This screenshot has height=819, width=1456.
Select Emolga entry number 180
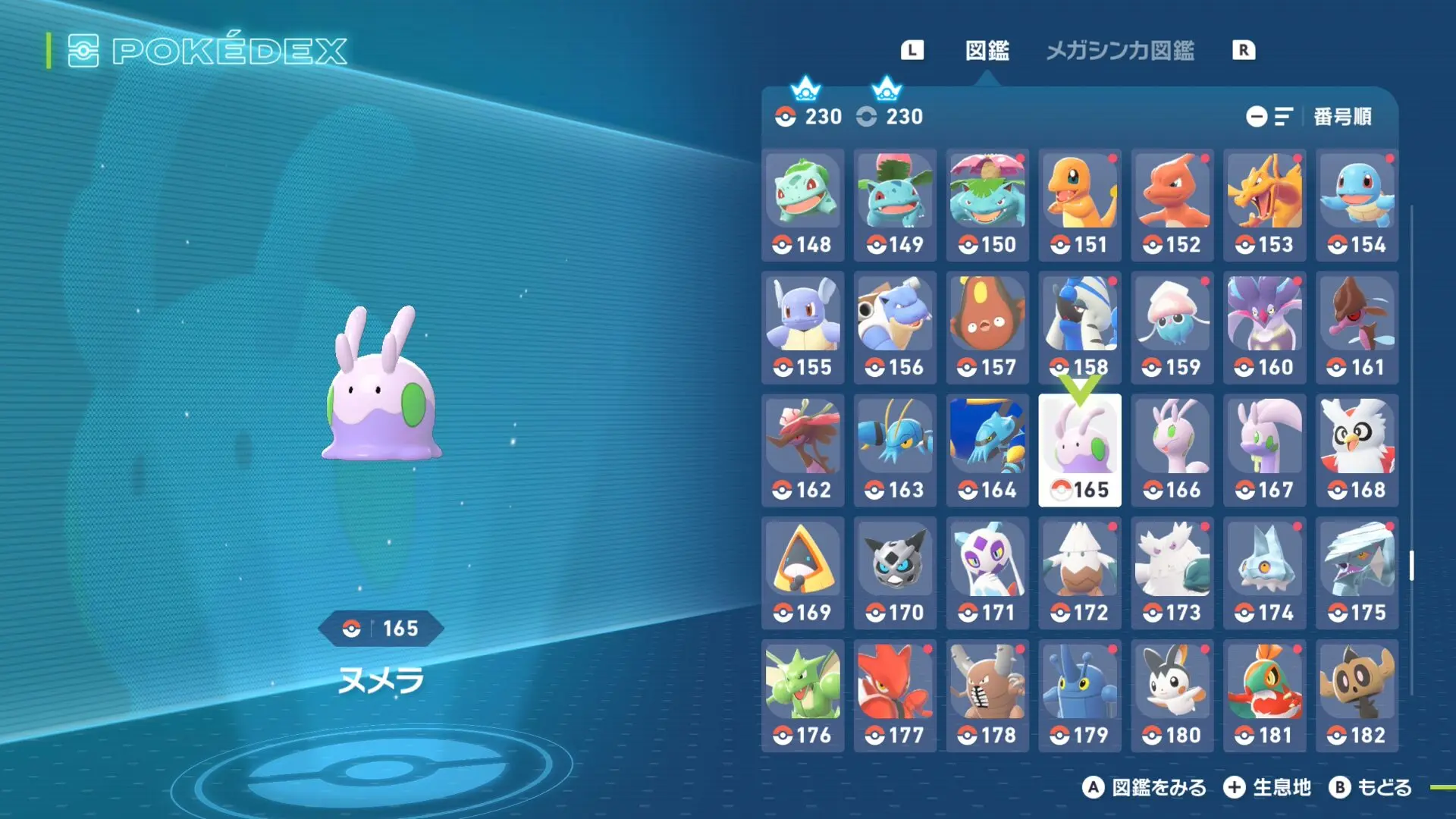coord(1172,696)
